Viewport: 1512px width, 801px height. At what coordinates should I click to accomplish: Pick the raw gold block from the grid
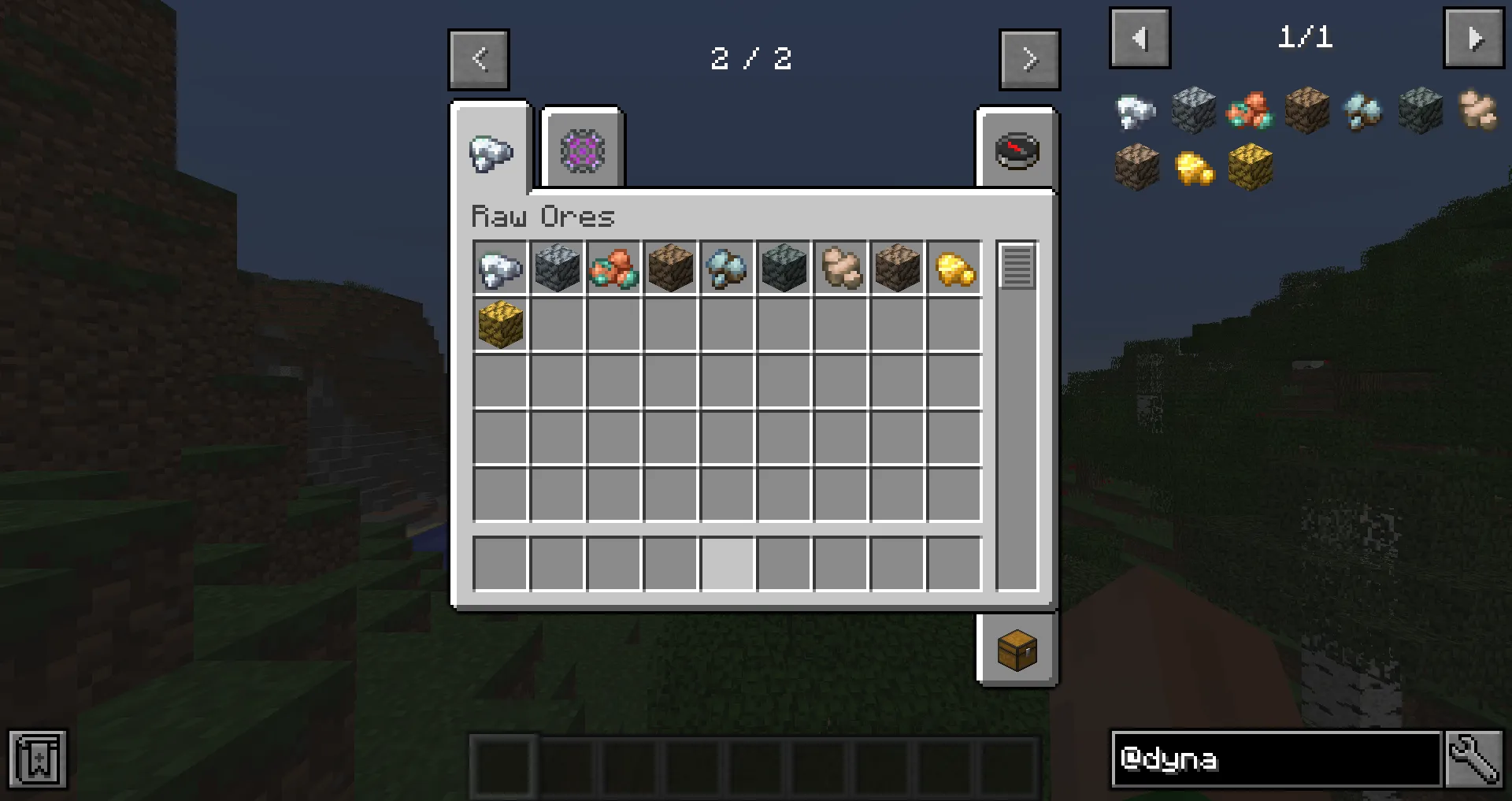pos(500,324)
